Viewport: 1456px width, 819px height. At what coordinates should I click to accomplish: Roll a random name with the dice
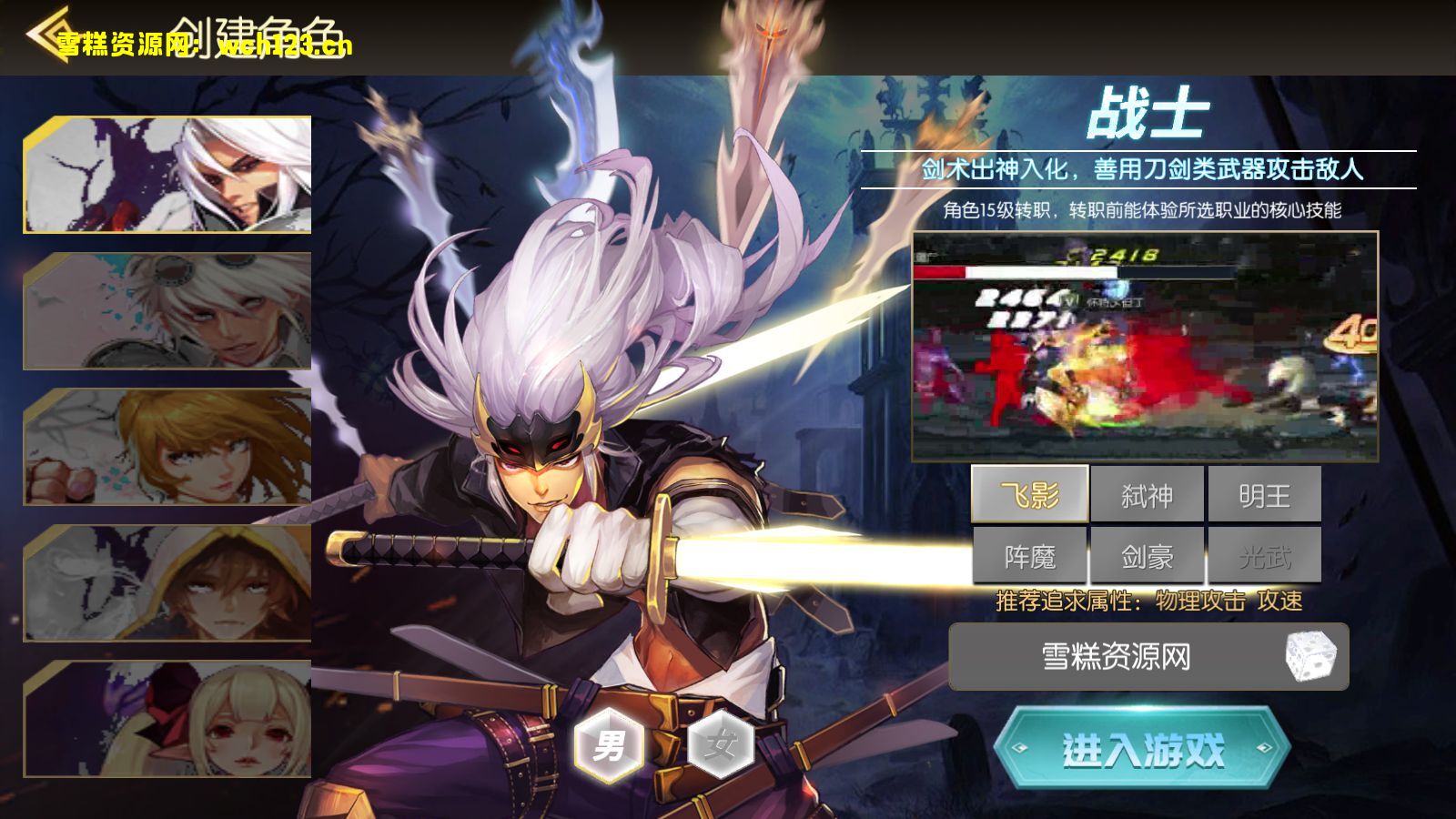pos(1309,656)
